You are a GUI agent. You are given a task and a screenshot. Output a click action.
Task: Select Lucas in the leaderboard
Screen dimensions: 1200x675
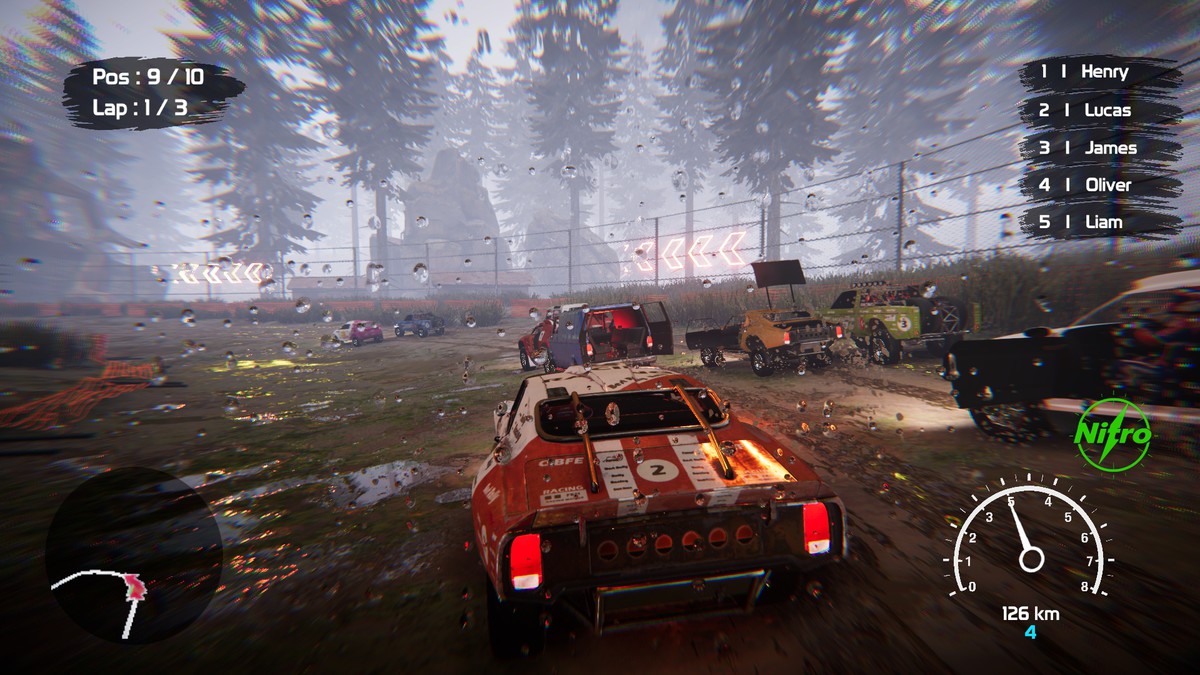click(x=1099, y=110)
